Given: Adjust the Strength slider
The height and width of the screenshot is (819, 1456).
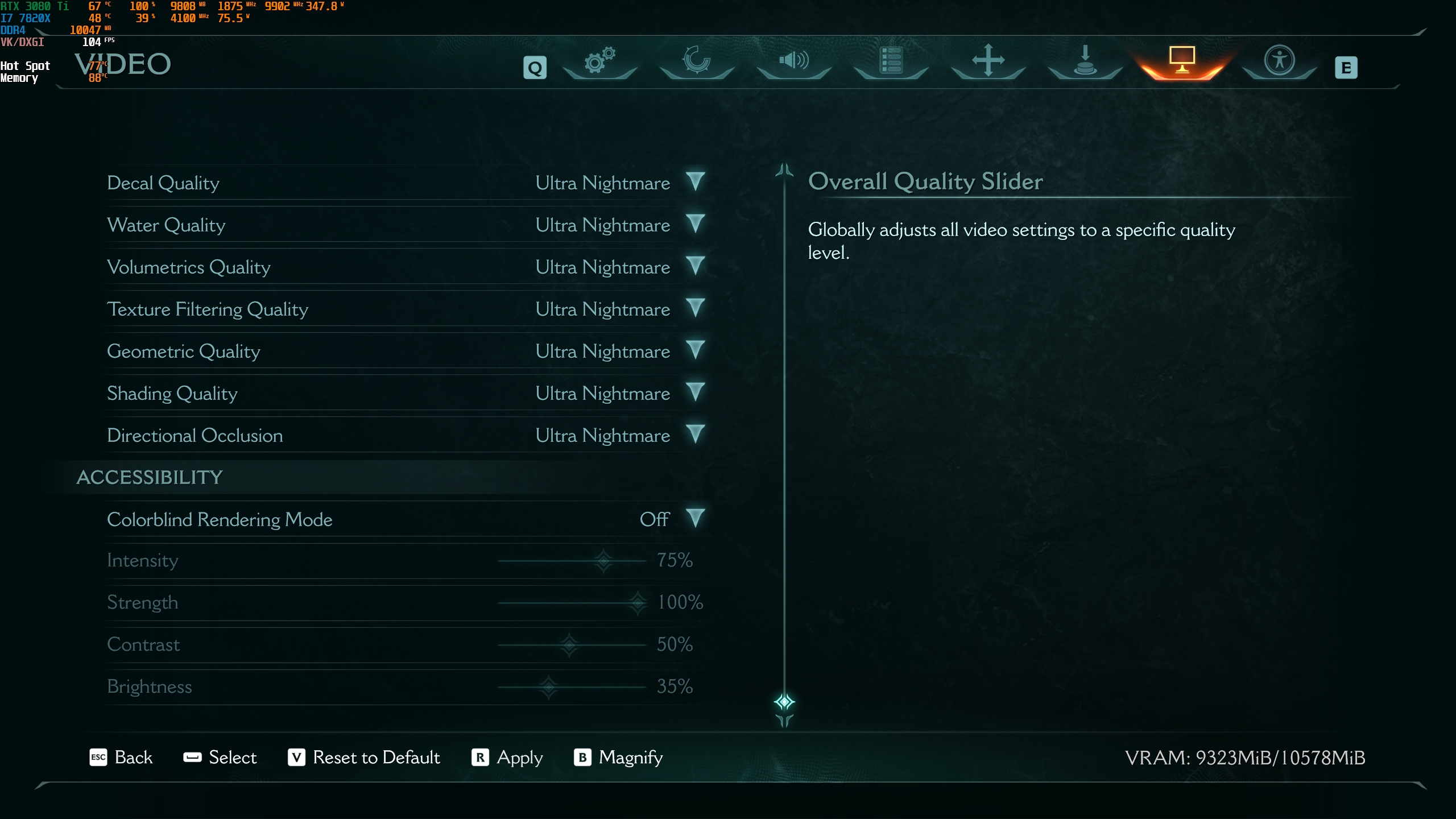Looking at the screenshot, I should pyautogui.click(x=638, y=603).
